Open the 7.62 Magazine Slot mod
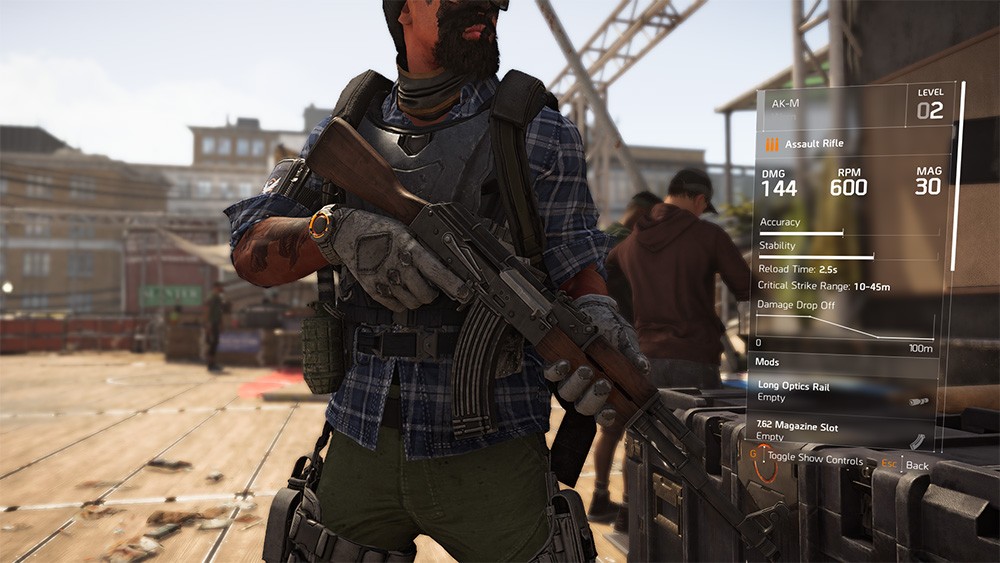1000x563 pixels. point(842,432)
